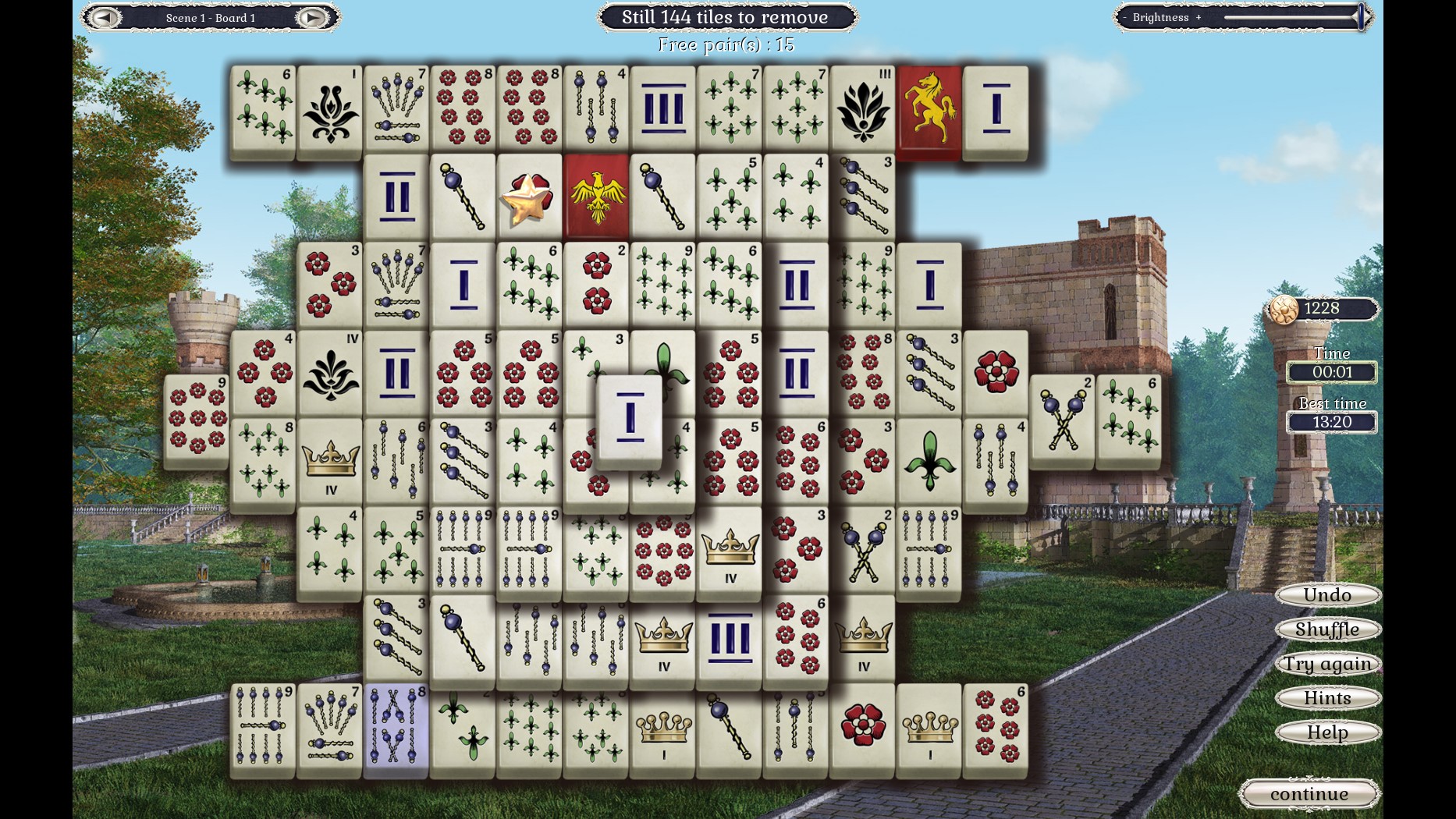Click the crown tile marked I at bottom right

click(929, 733)
